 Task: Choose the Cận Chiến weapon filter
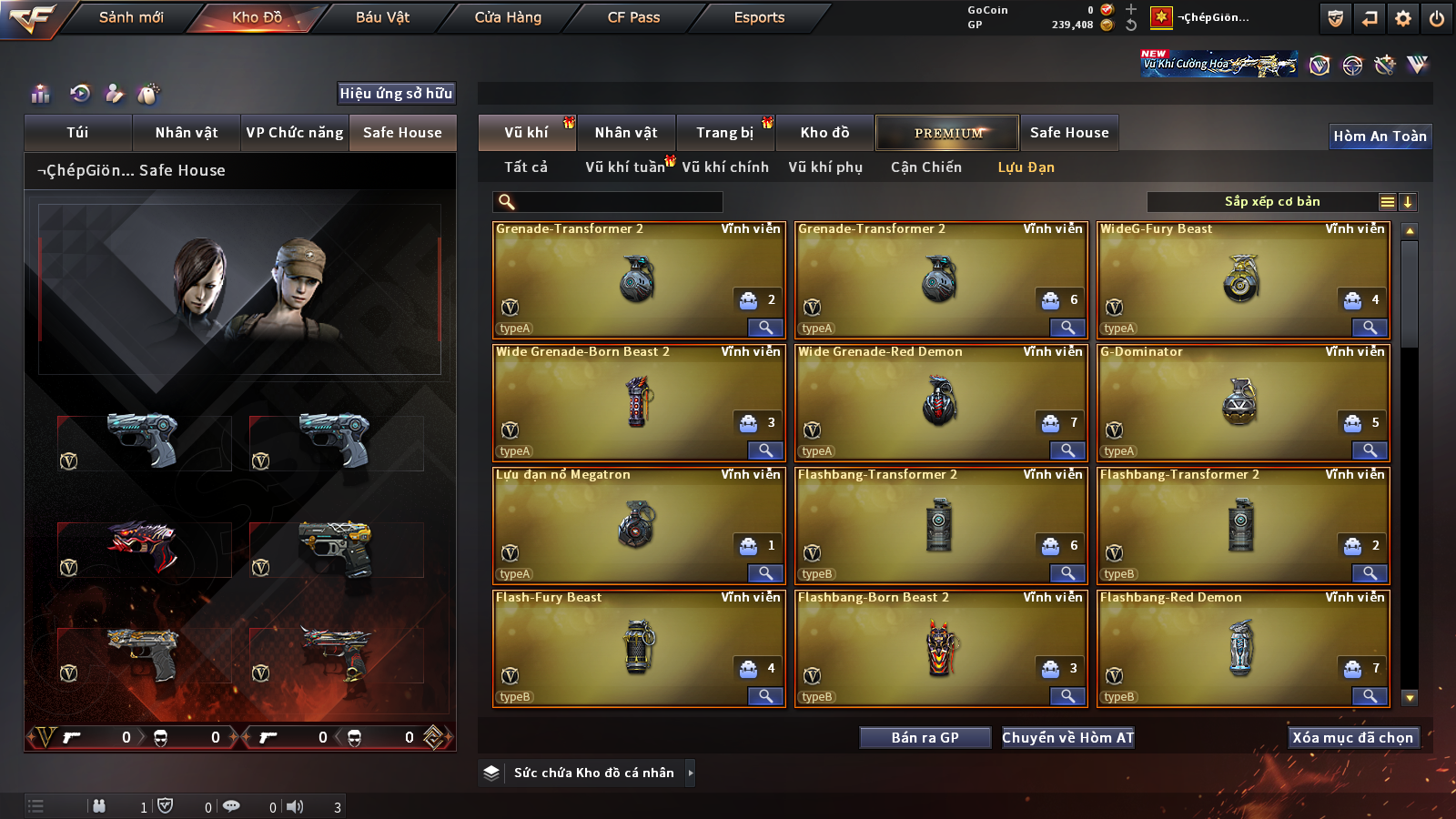point(925,167)
